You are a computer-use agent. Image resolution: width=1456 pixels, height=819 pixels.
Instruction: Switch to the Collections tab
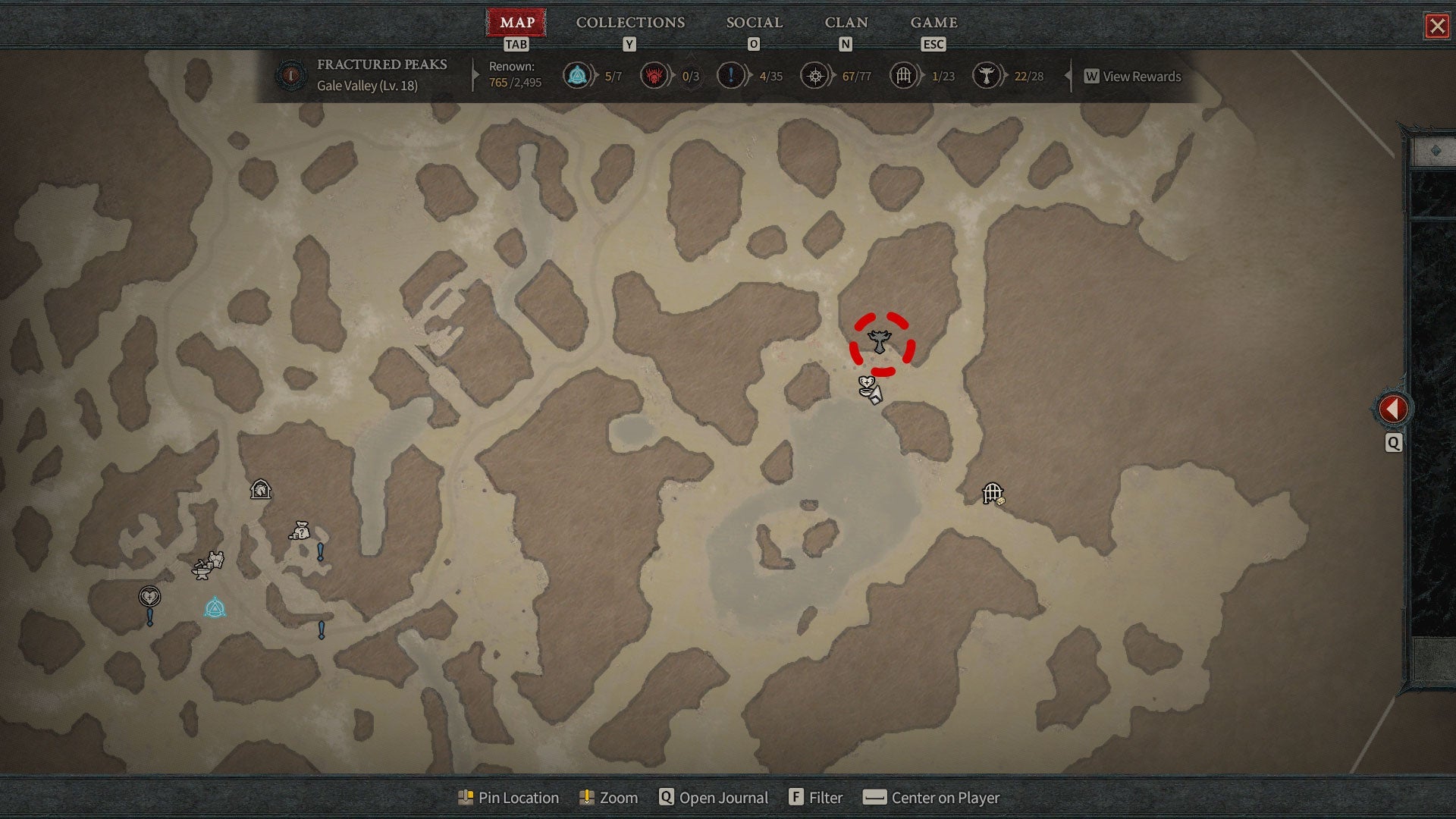(630, 23)
